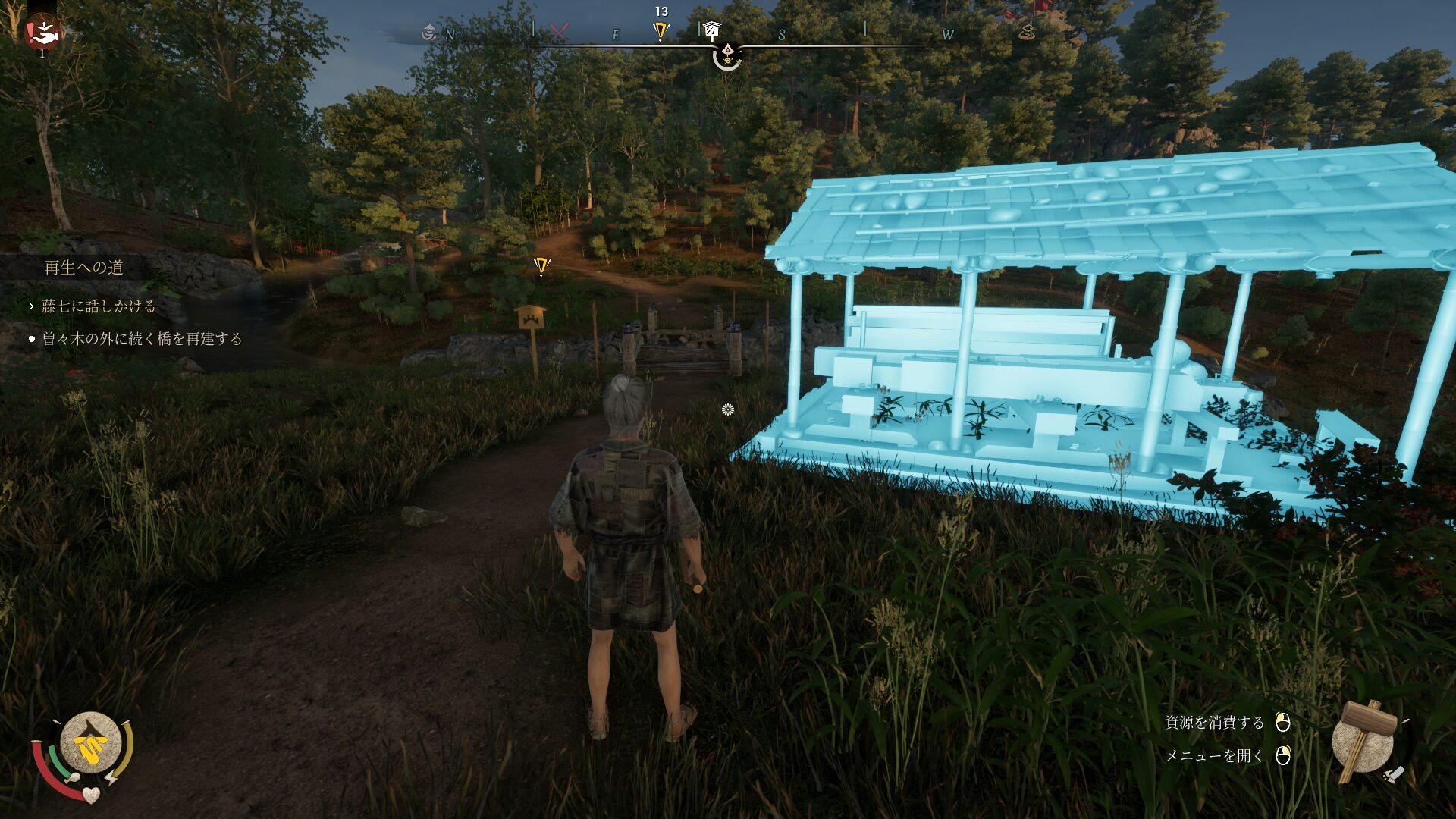Select the 曽々木の外に続く橋を再建する objective

click(142, 339)
